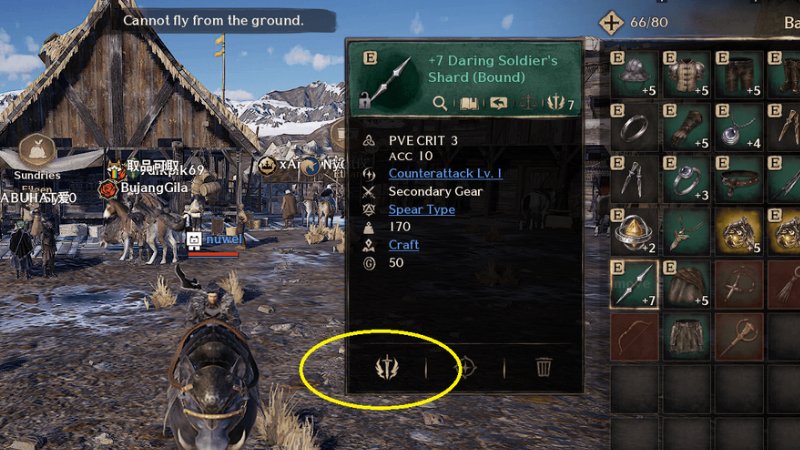Select the equipped helmet +5 slot
The image size is (800, 450).
click(x=636, y=74)
